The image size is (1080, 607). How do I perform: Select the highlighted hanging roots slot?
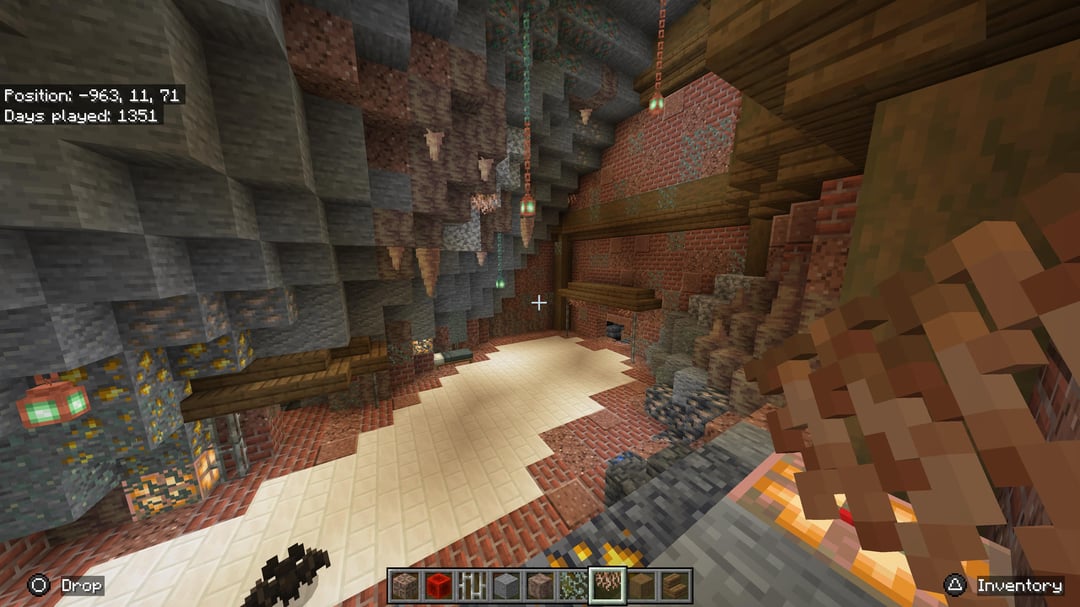click(607, 585)
